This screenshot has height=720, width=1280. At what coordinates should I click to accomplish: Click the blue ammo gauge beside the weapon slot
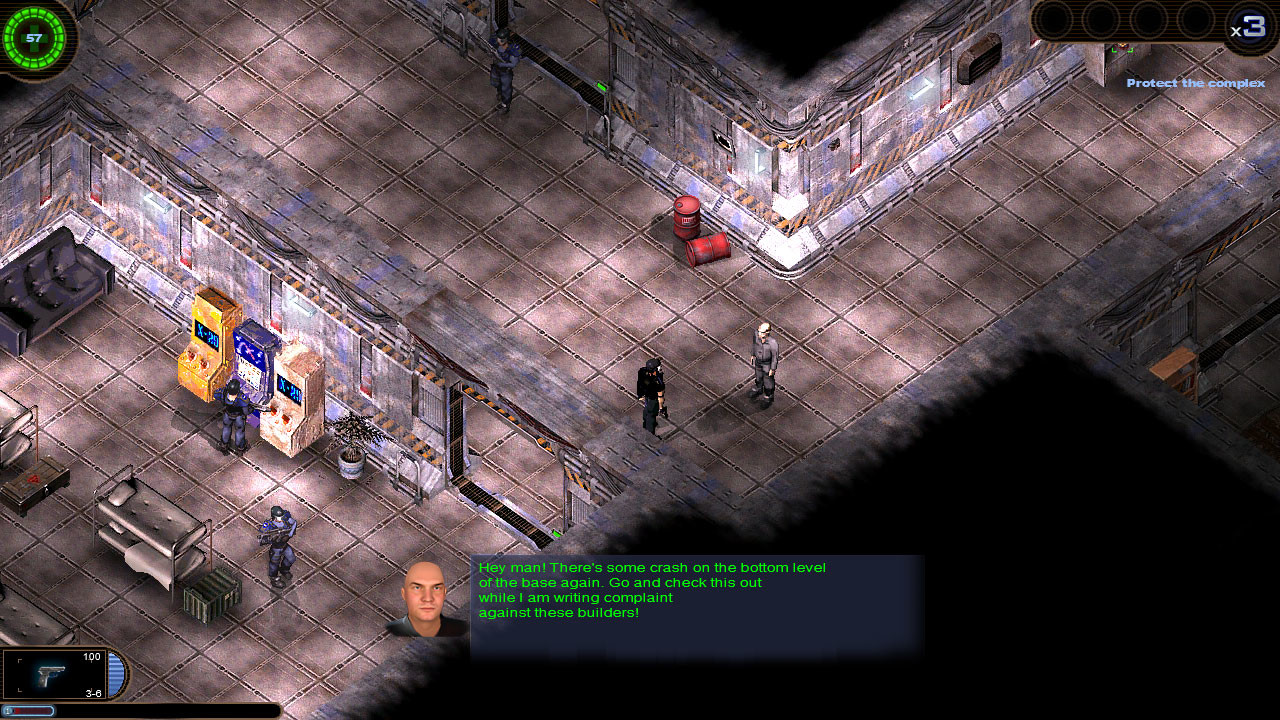(x=114, y=674)
